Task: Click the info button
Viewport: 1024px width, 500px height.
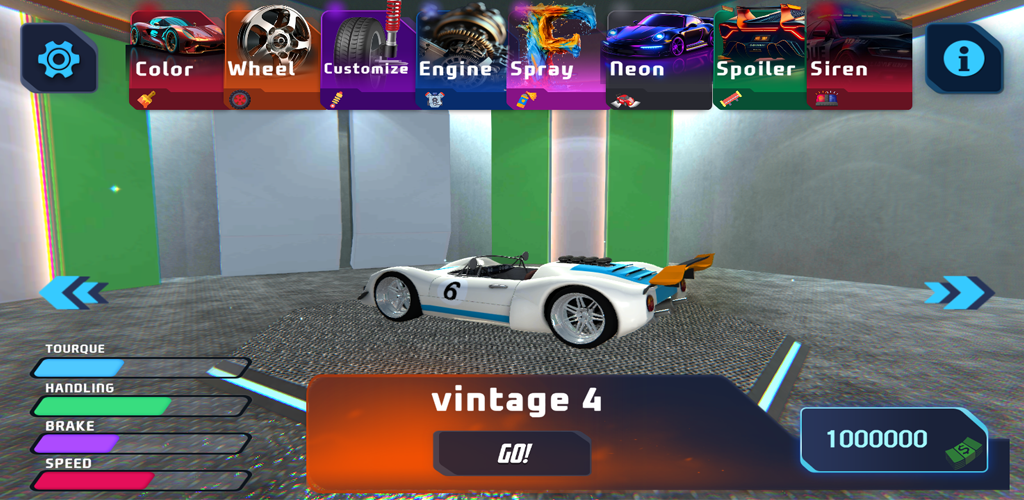Action: (964, 59)
